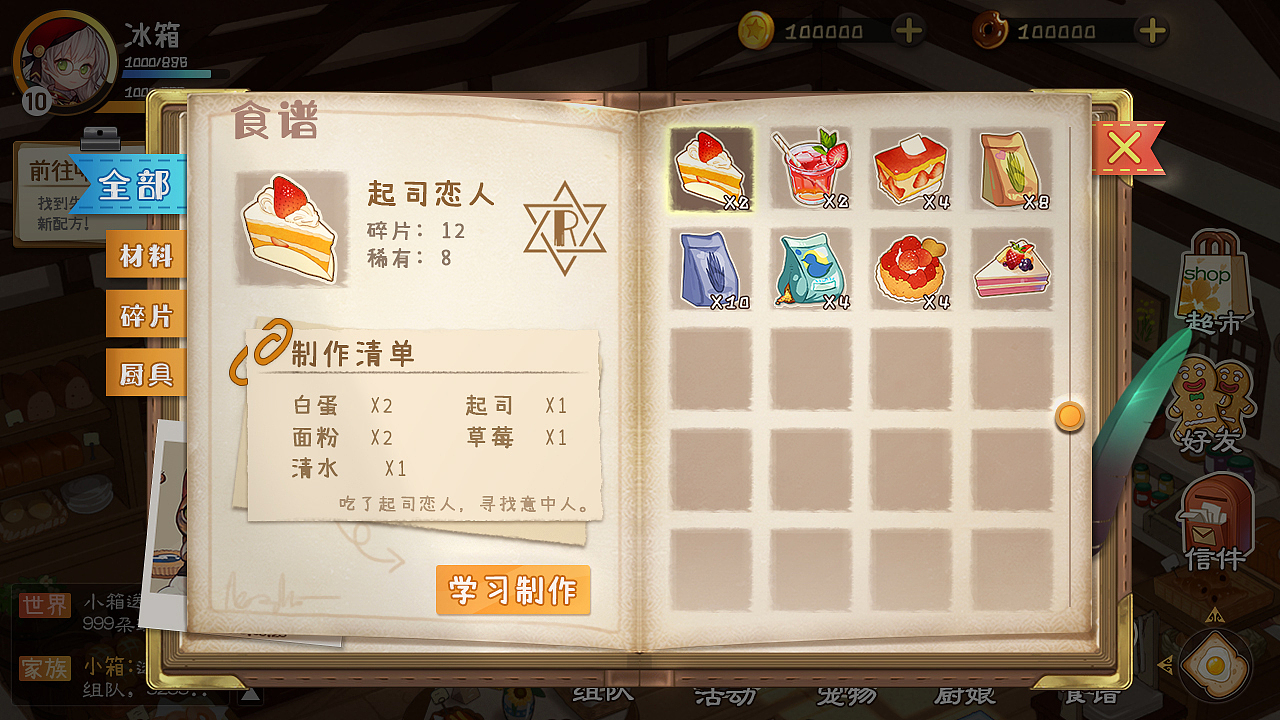Switch to the 碎片 fragments tab
Viewport: 1280px width, 720px height.
point(146,313)
